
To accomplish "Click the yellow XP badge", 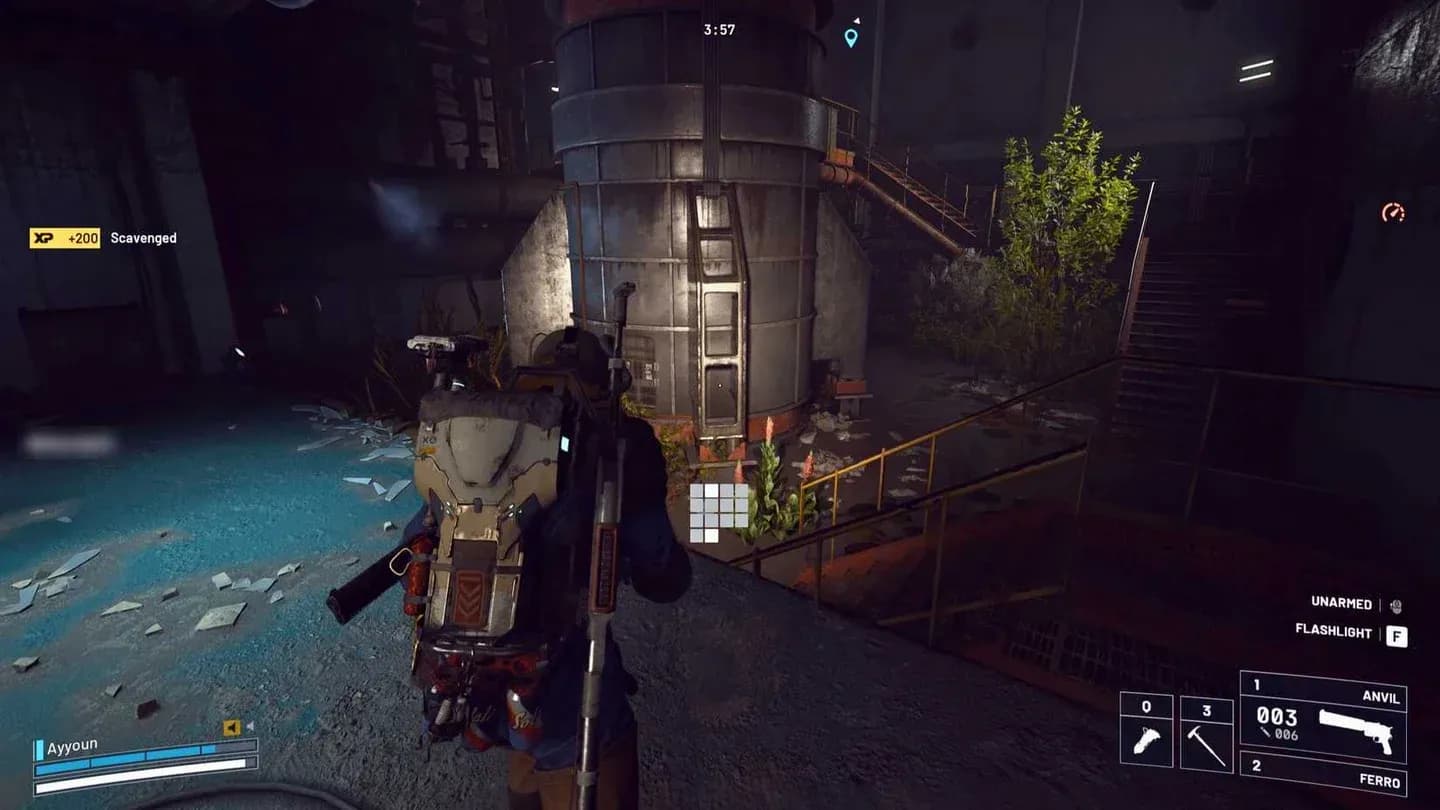I will point(64,238).
